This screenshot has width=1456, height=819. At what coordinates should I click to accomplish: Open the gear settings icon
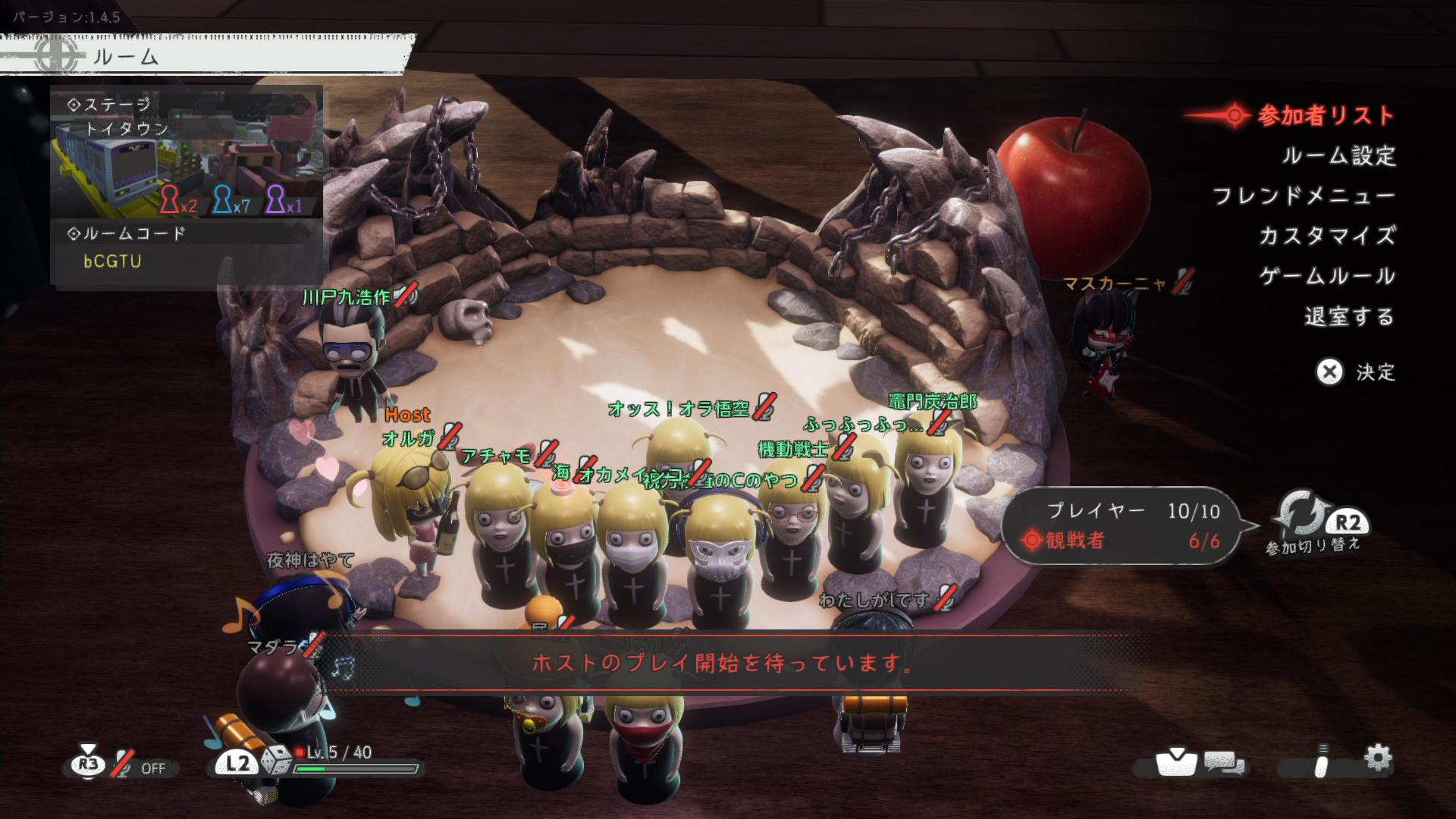pos(1377,758)
